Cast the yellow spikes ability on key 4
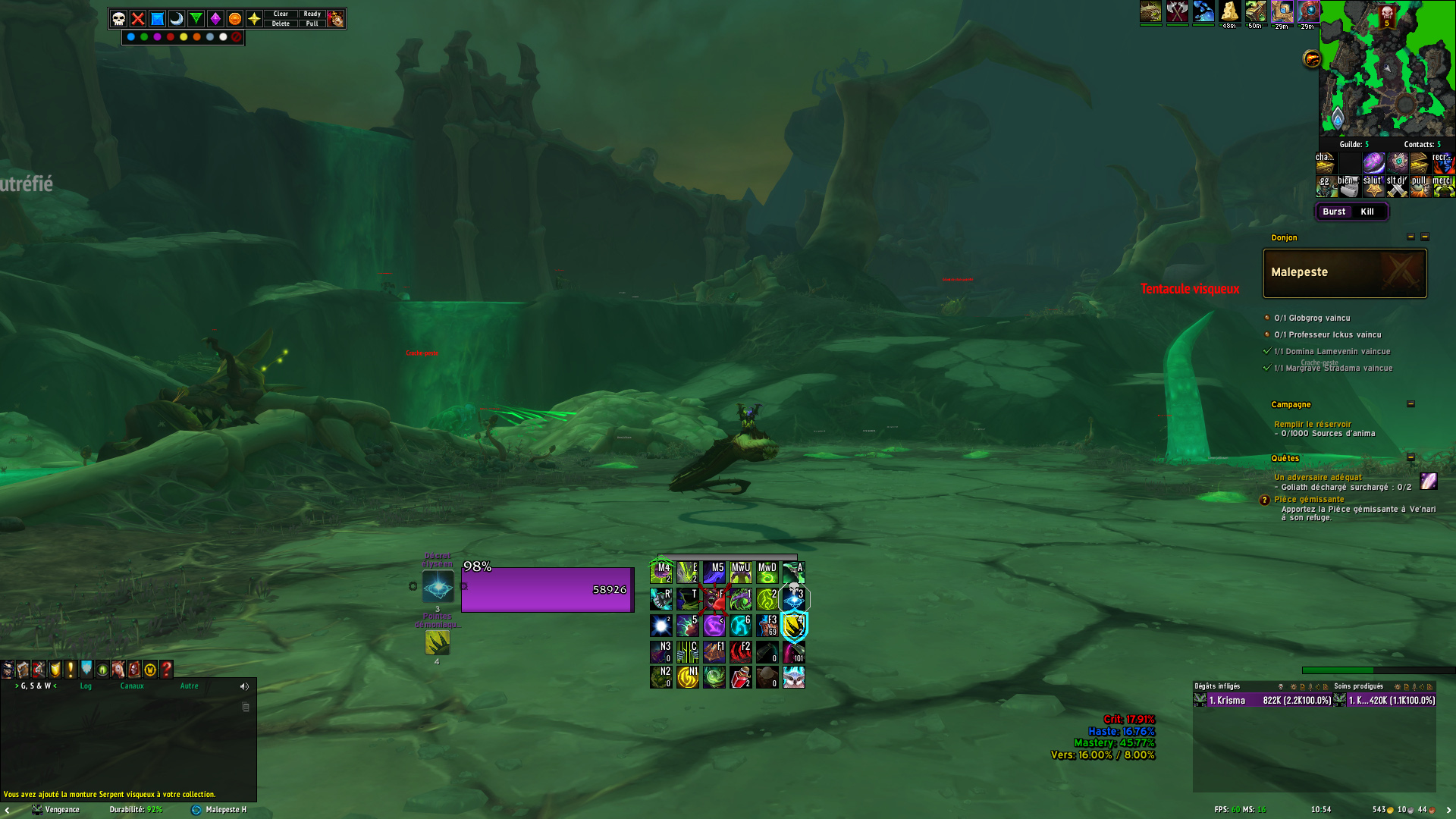Screen dimensions: 1456x819 pyautogui.click(x=793, y=626)
